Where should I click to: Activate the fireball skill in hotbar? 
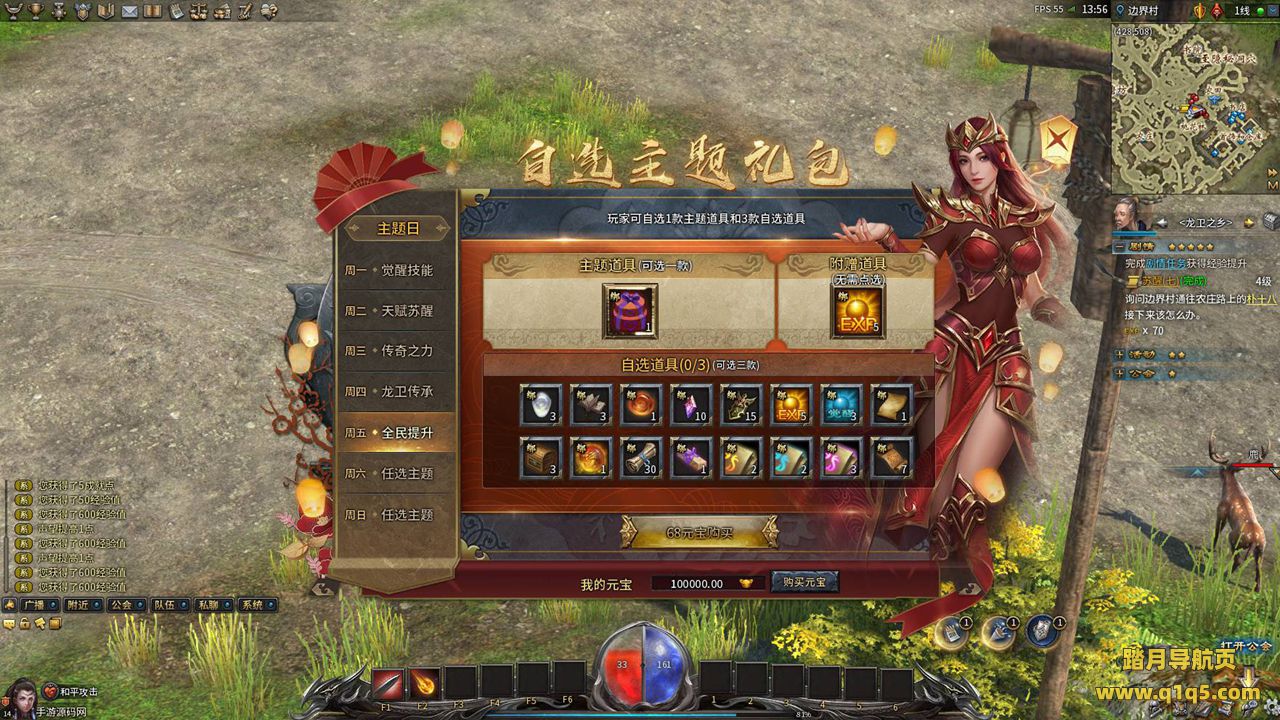pyautogui.click(x=424, y=683)
